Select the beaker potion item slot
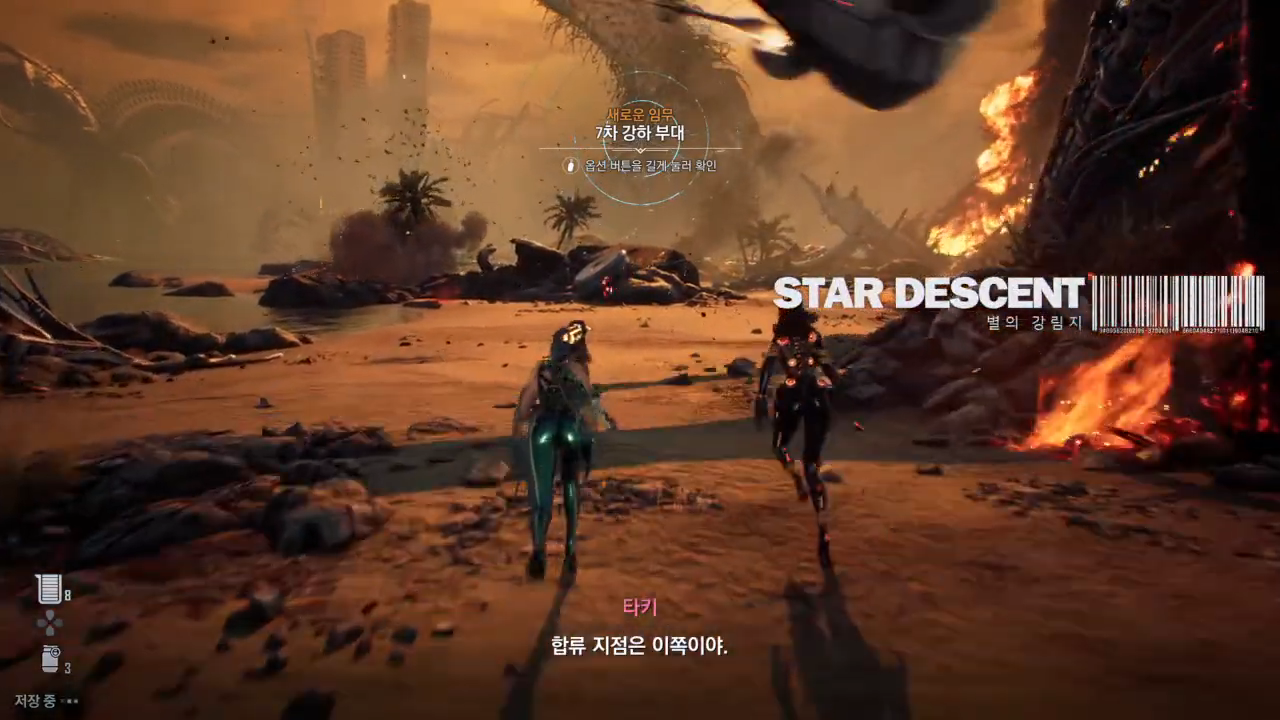This screenshot has width=1280, height=720. [x=48, y=589]
